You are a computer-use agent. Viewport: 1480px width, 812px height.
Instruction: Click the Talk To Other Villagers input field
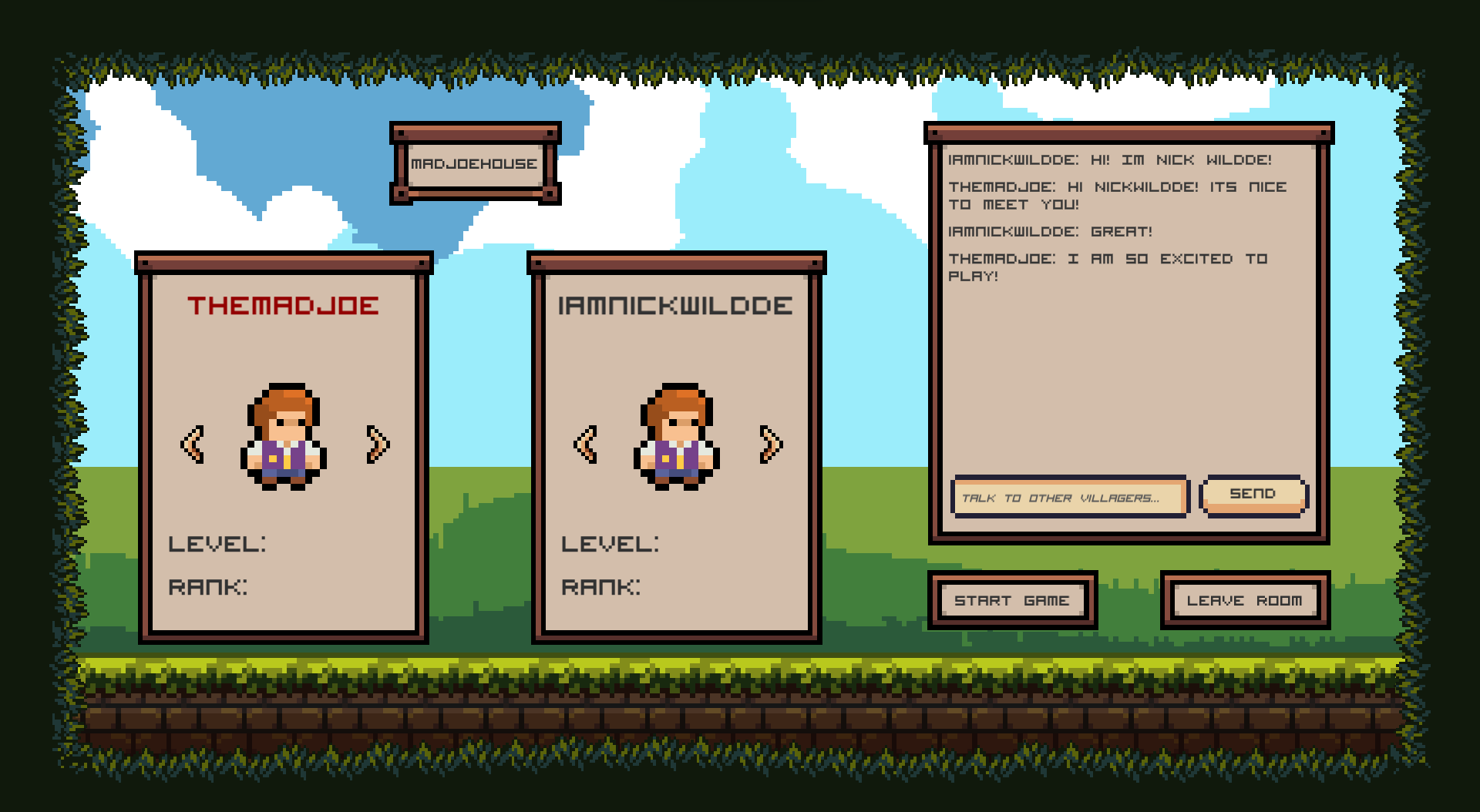point(1070,498)
